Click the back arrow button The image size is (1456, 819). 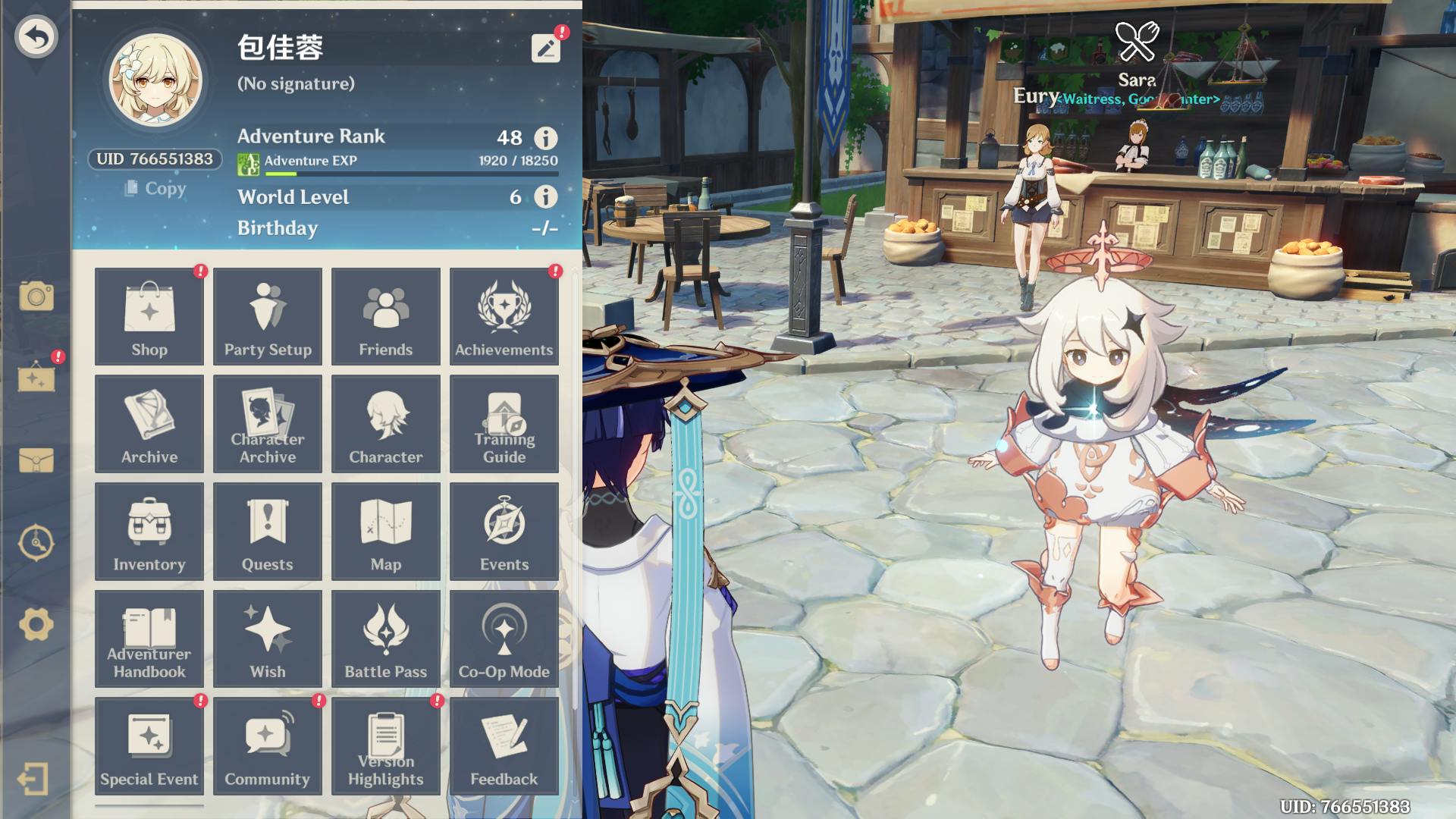36,36
